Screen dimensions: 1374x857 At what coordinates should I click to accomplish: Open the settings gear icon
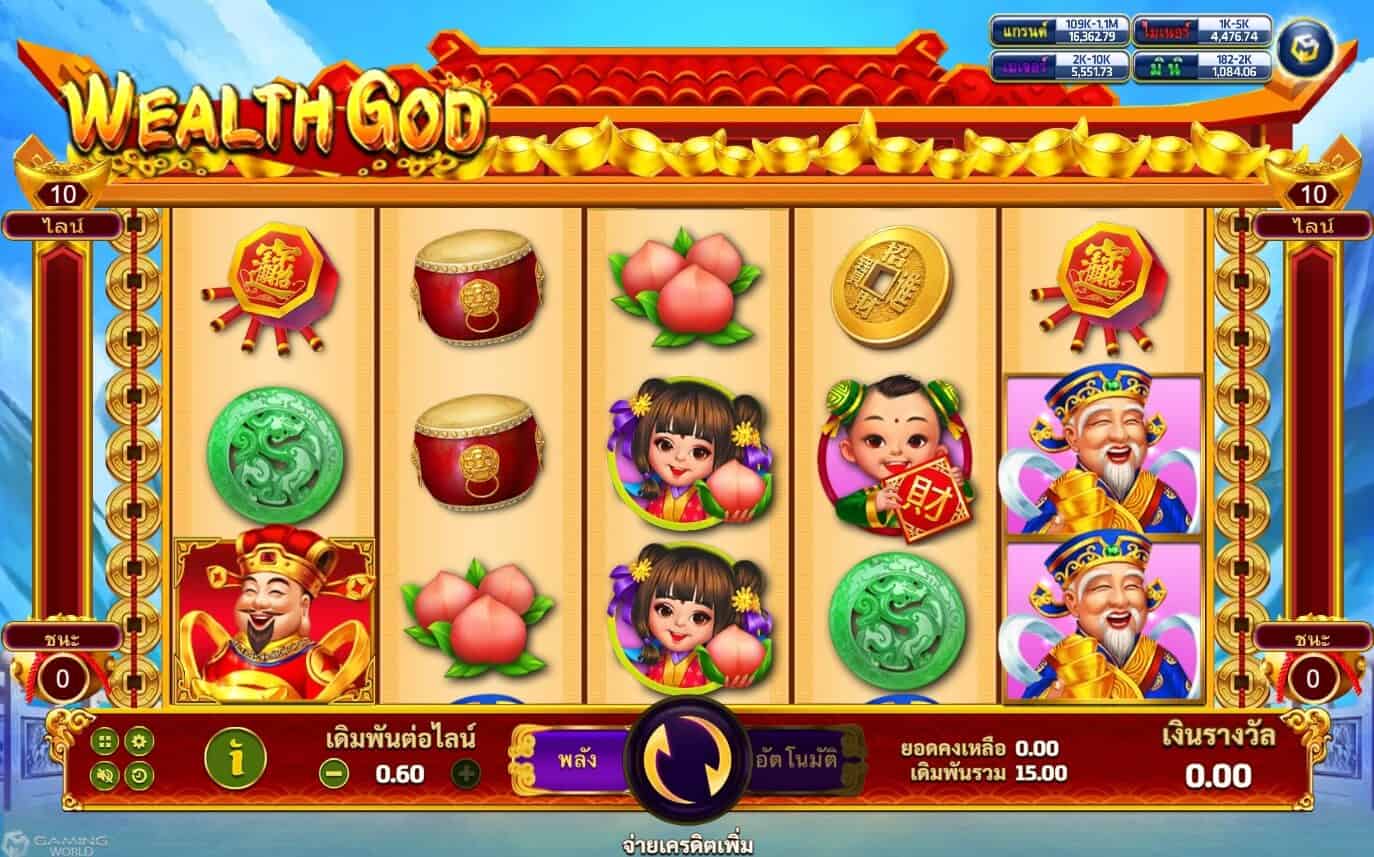point(140,742)
